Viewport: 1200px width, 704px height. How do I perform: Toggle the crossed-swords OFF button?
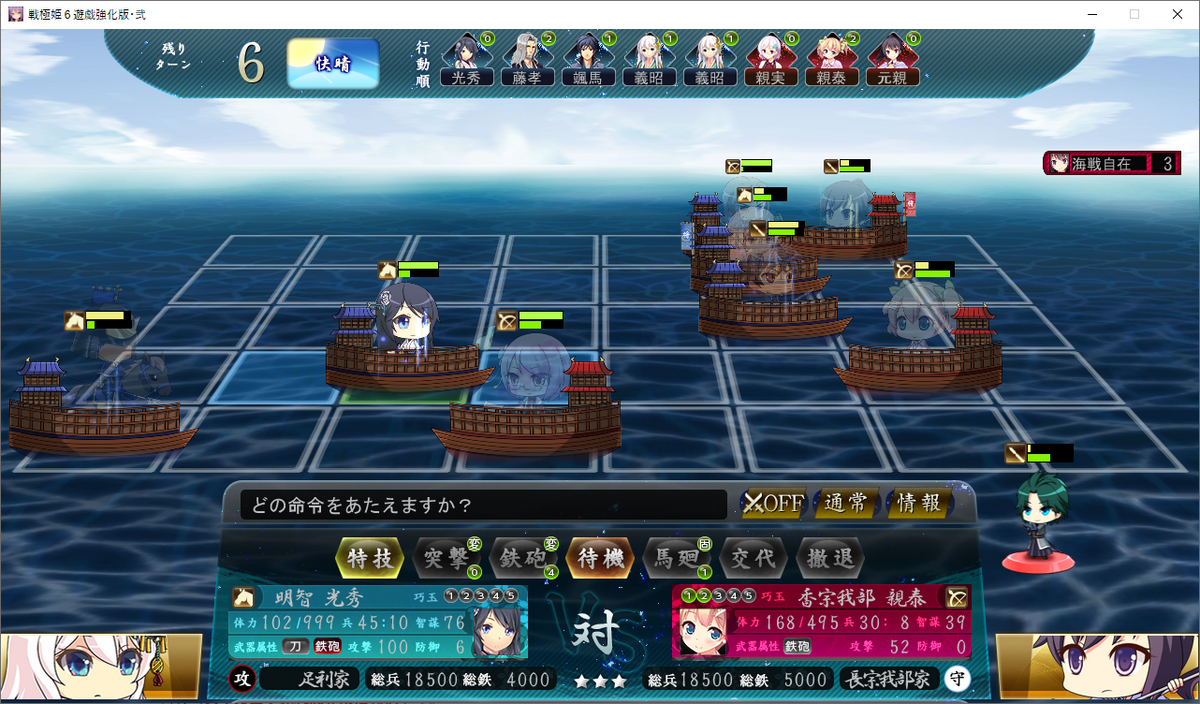point(773,503)
